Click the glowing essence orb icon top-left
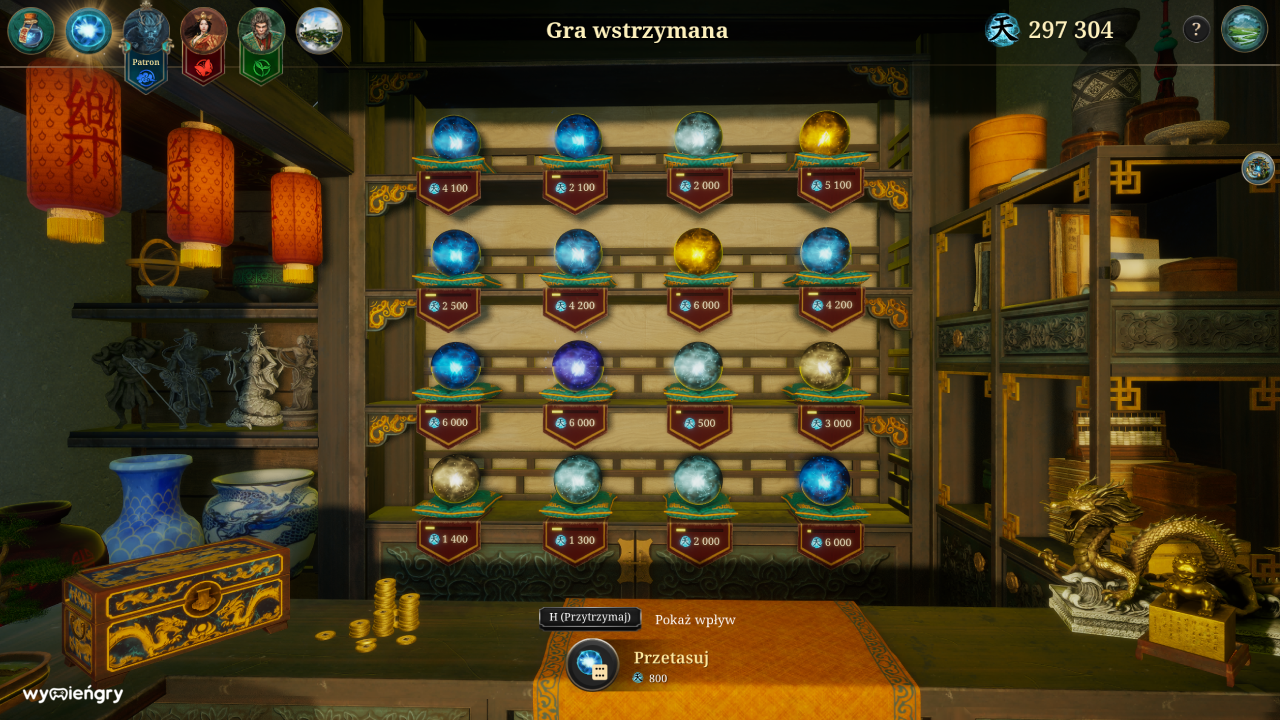This screenshot has height=720, width=1280. [x=87, y=29]
